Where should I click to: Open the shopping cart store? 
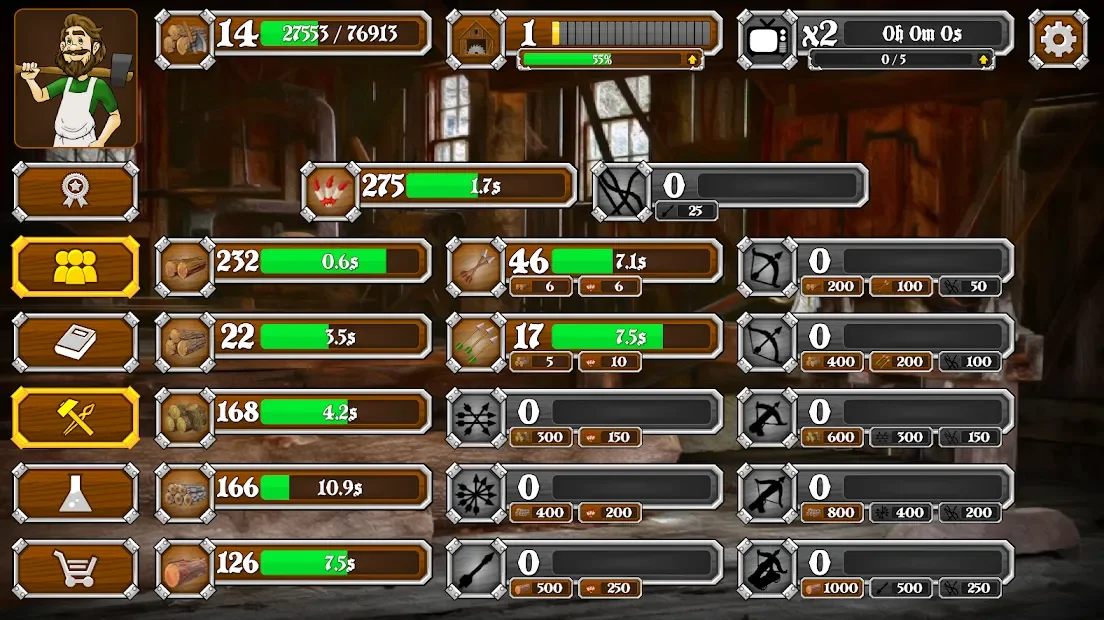76,568
